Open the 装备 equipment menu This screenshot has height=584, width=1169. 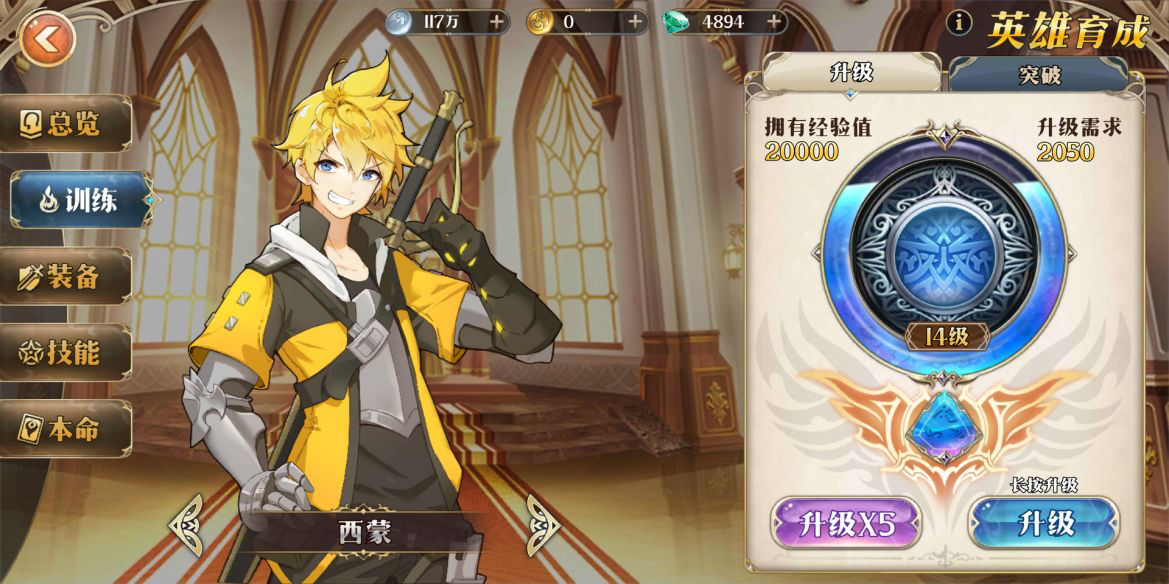coord(68,277)
